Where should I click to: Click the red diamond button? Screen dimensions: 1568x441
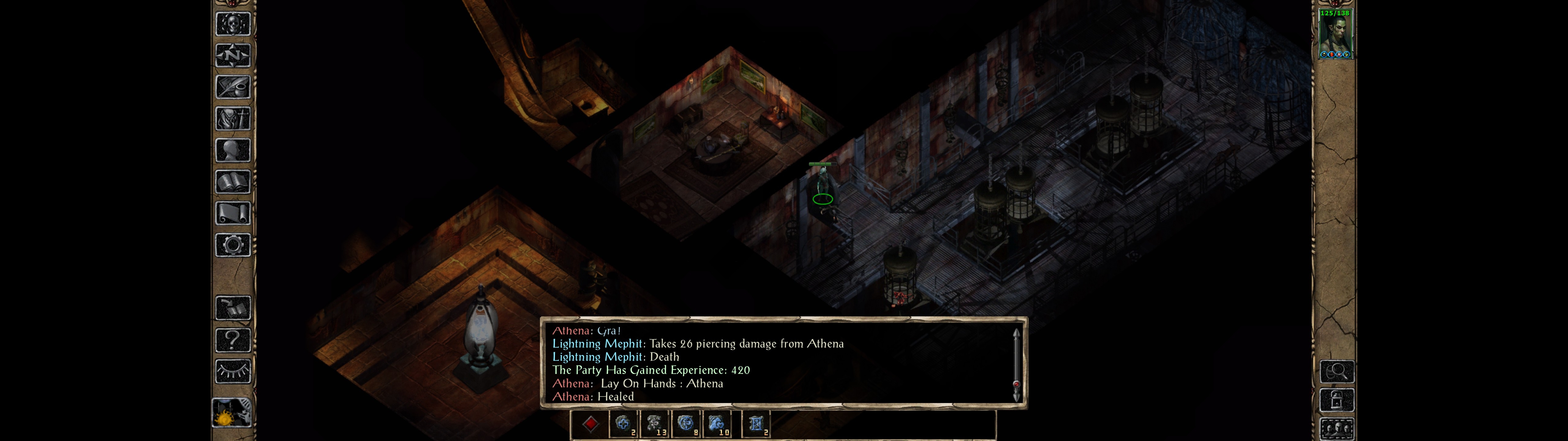click(x=590, y=424)
